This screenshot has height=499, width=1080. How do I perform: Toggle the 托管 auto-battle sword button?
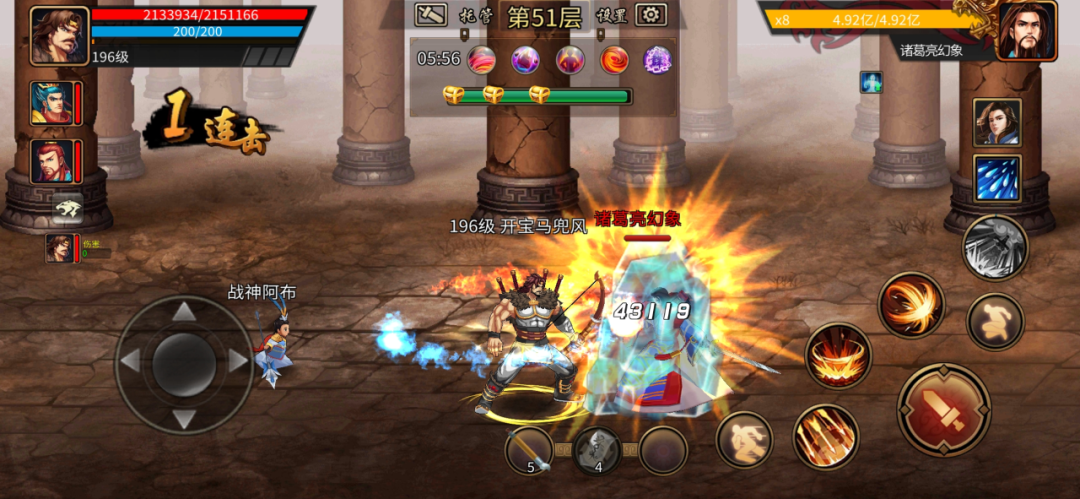[x=431, y=15]
